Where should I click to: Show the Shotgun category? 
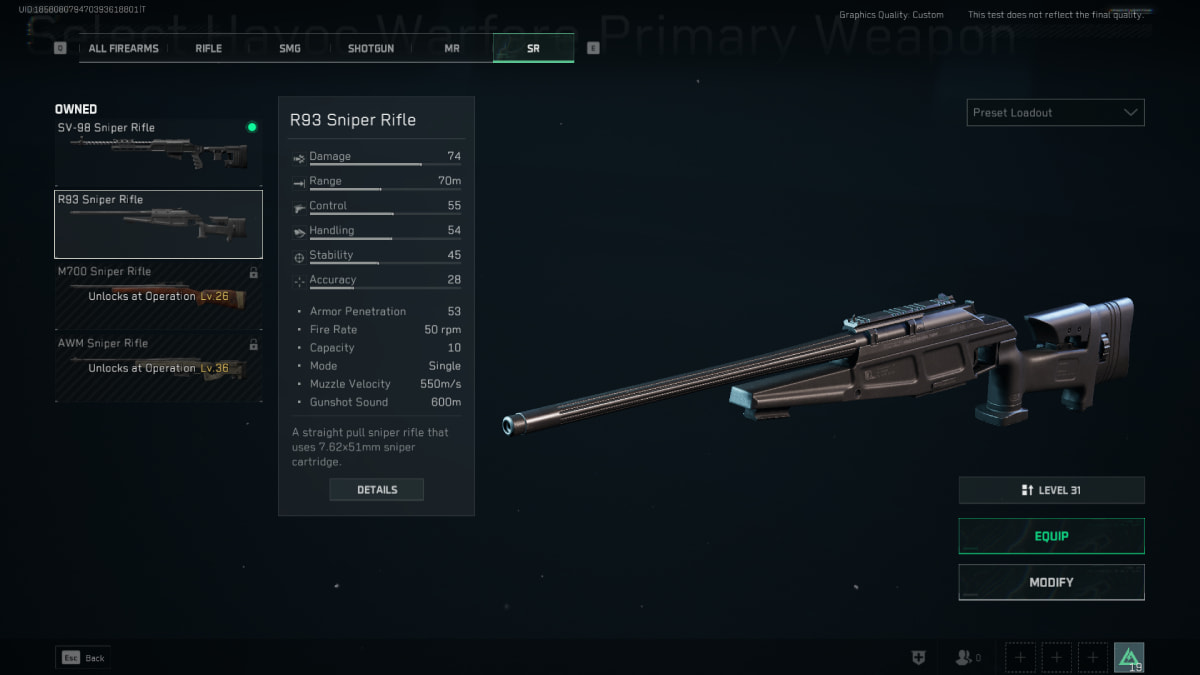click(x=371, y=48)
